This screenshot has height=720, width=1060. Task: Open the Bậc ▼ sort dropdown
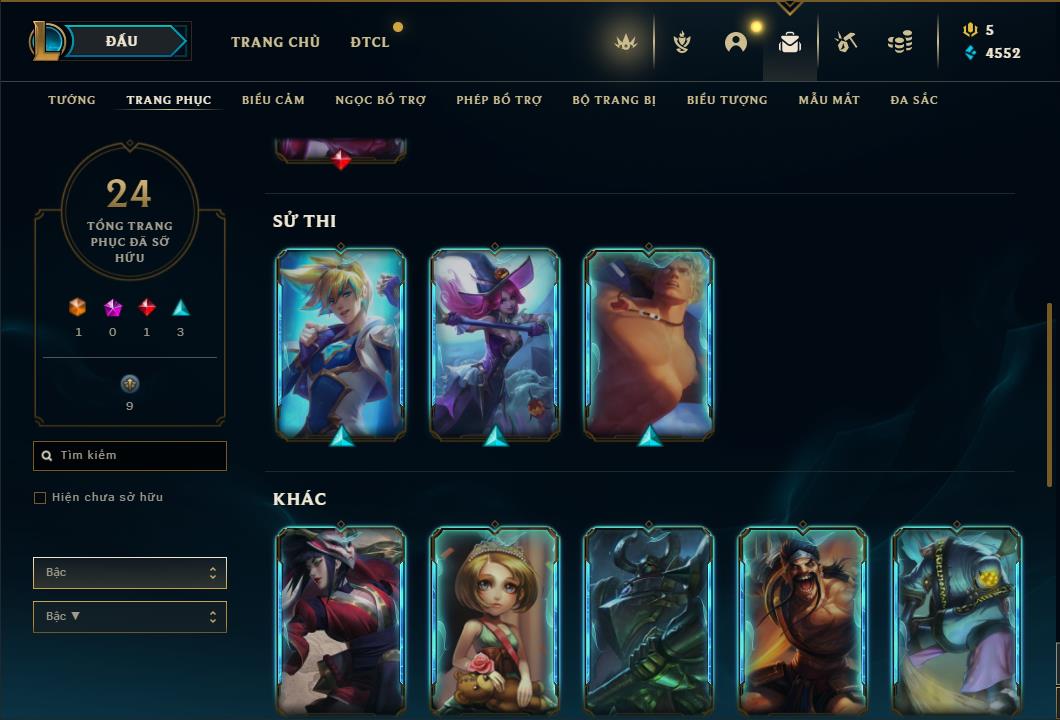click(130, 617)
